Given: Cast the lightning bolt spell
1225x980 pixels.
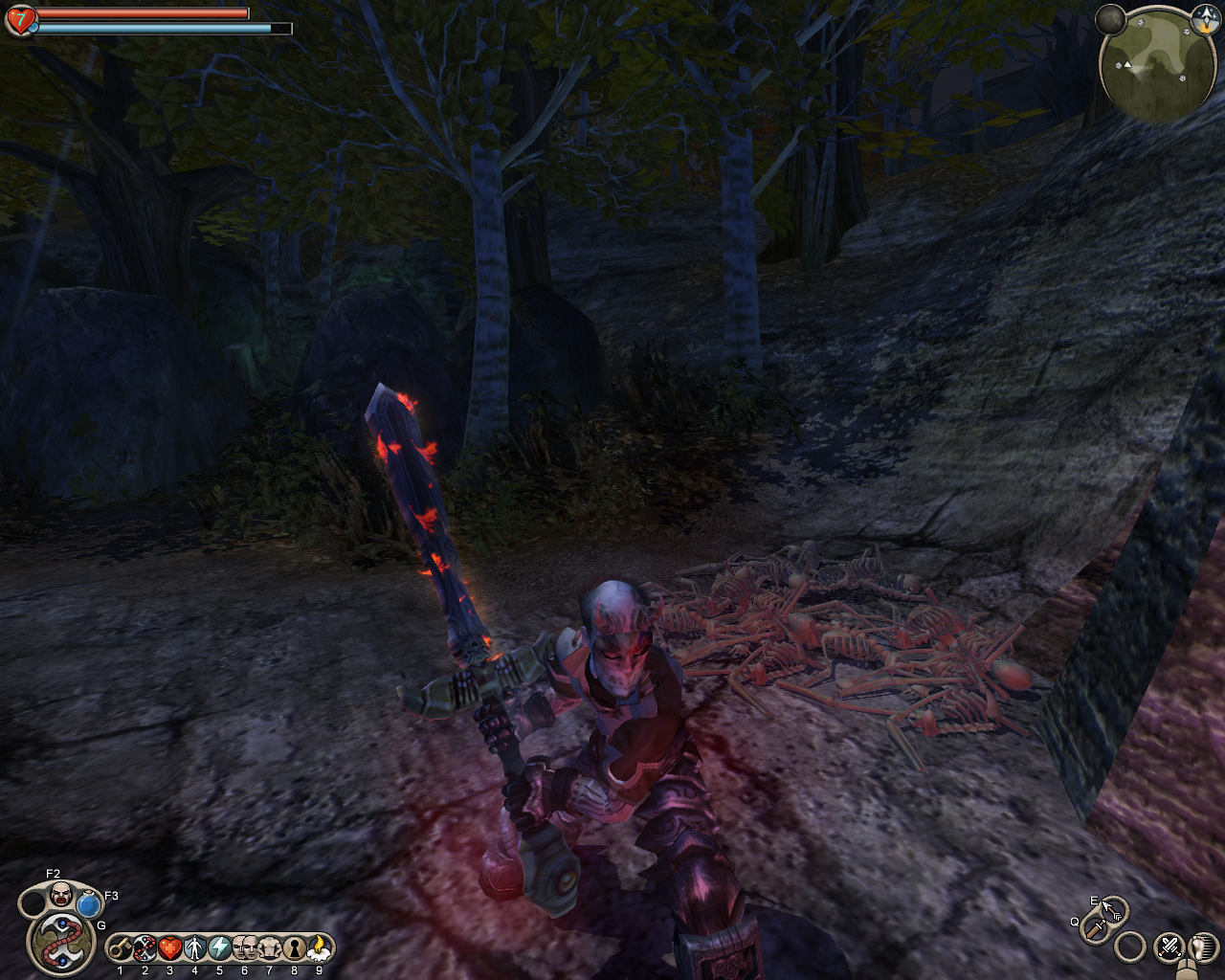Looking at the screenshot, I should click(219, 948).
